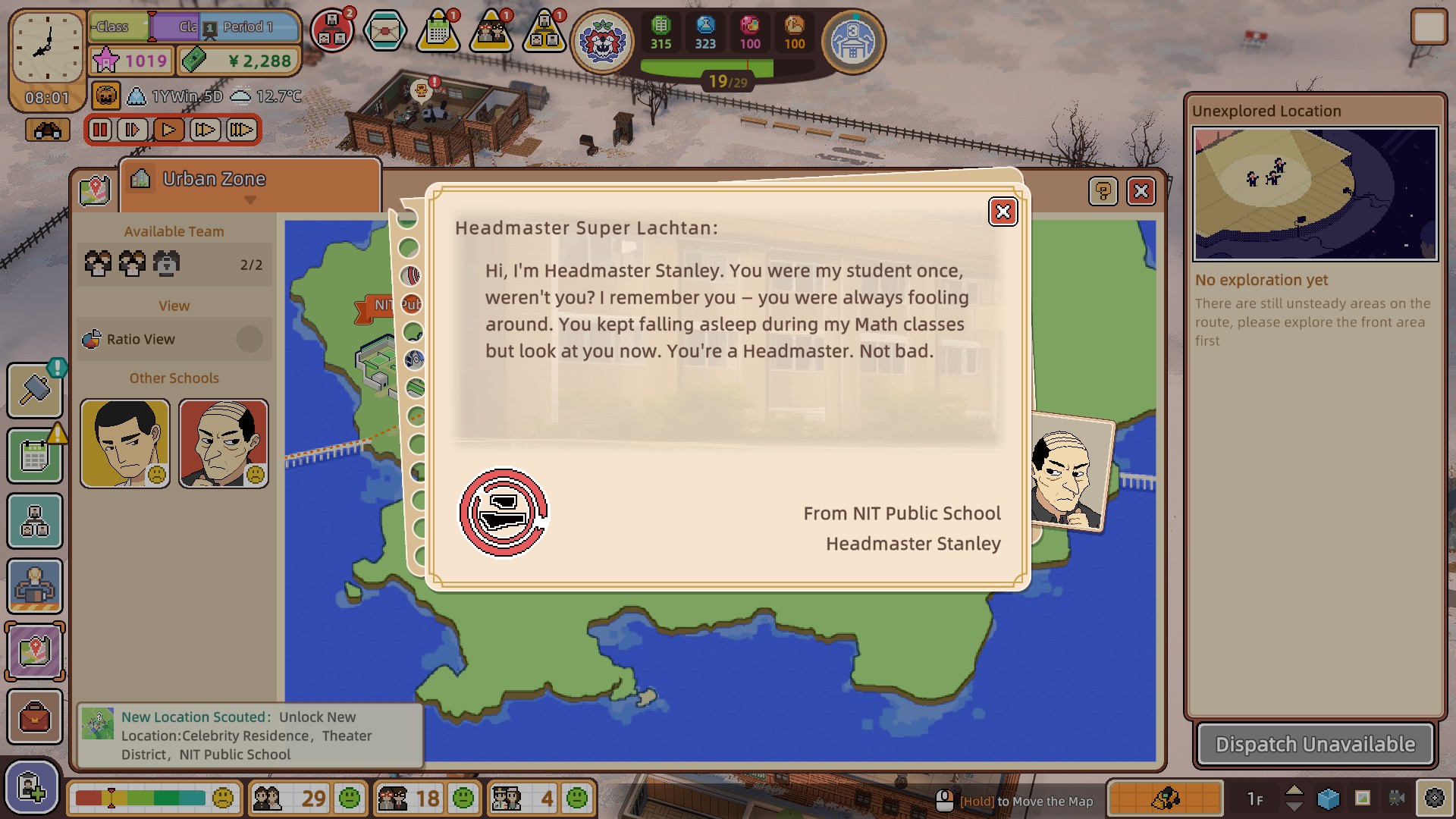The image size is (1456, 819).
Task: Open the briefcase inventory panel
Action: pyautogui.click(x=34, y=717)
